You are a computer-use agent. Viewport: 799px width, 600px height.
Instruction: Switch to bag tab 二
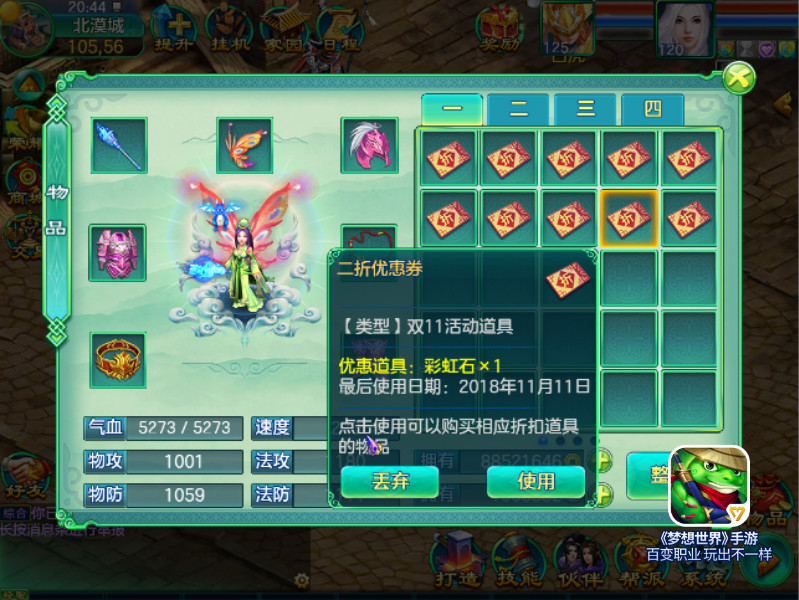coord(518,110)
